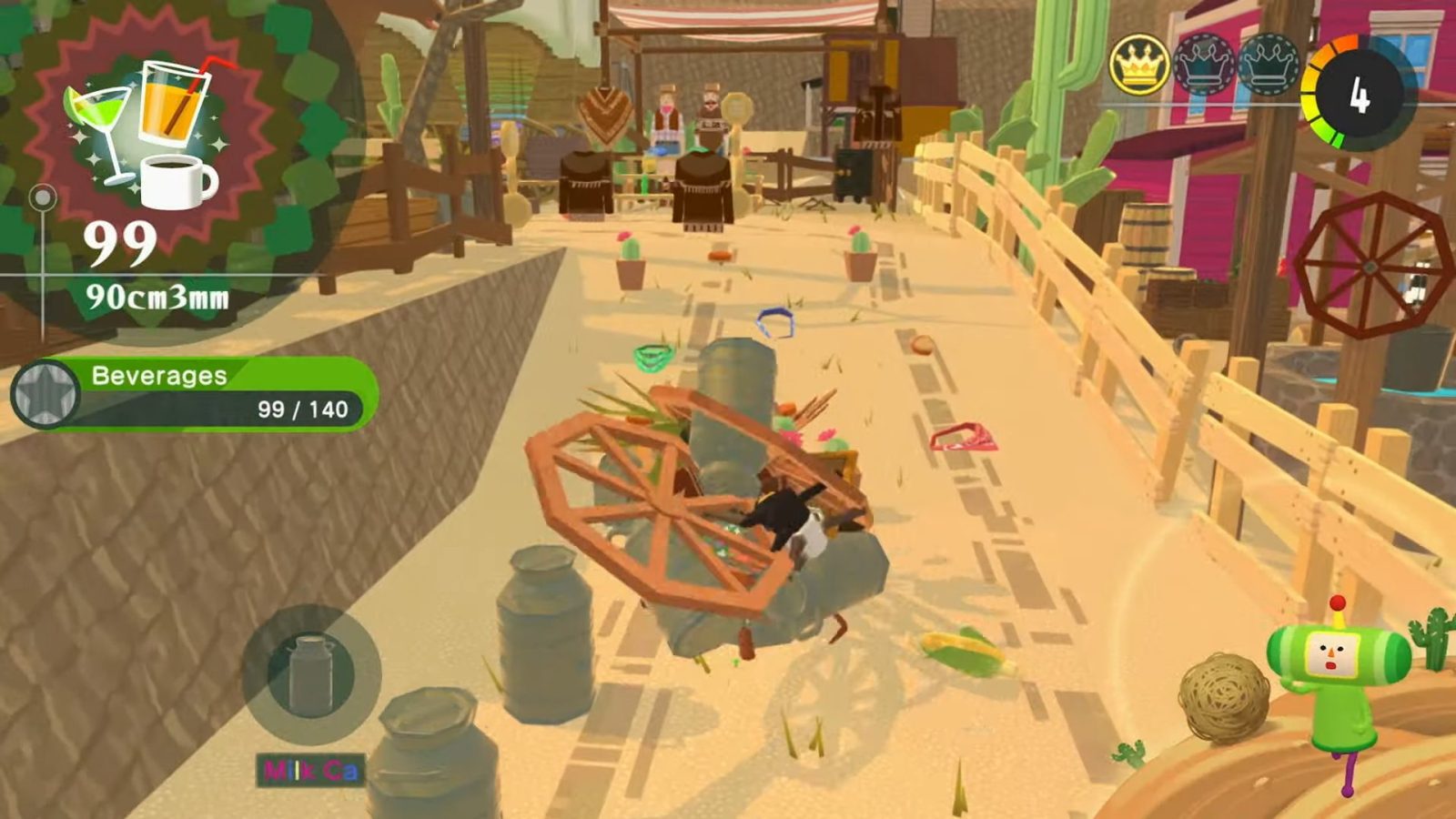This screenshot has height=819, width=1456.
Task: Open the drinks emblem with cocktail and coffee
Action: click(146, 132)
